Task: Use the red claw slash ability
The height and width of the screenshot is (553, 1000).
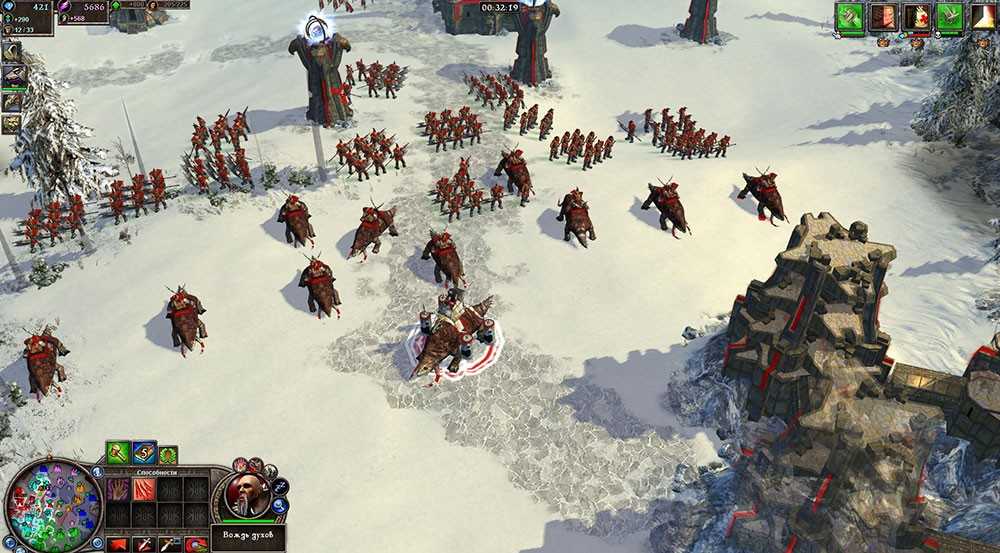Action: [x=145, y=489]
